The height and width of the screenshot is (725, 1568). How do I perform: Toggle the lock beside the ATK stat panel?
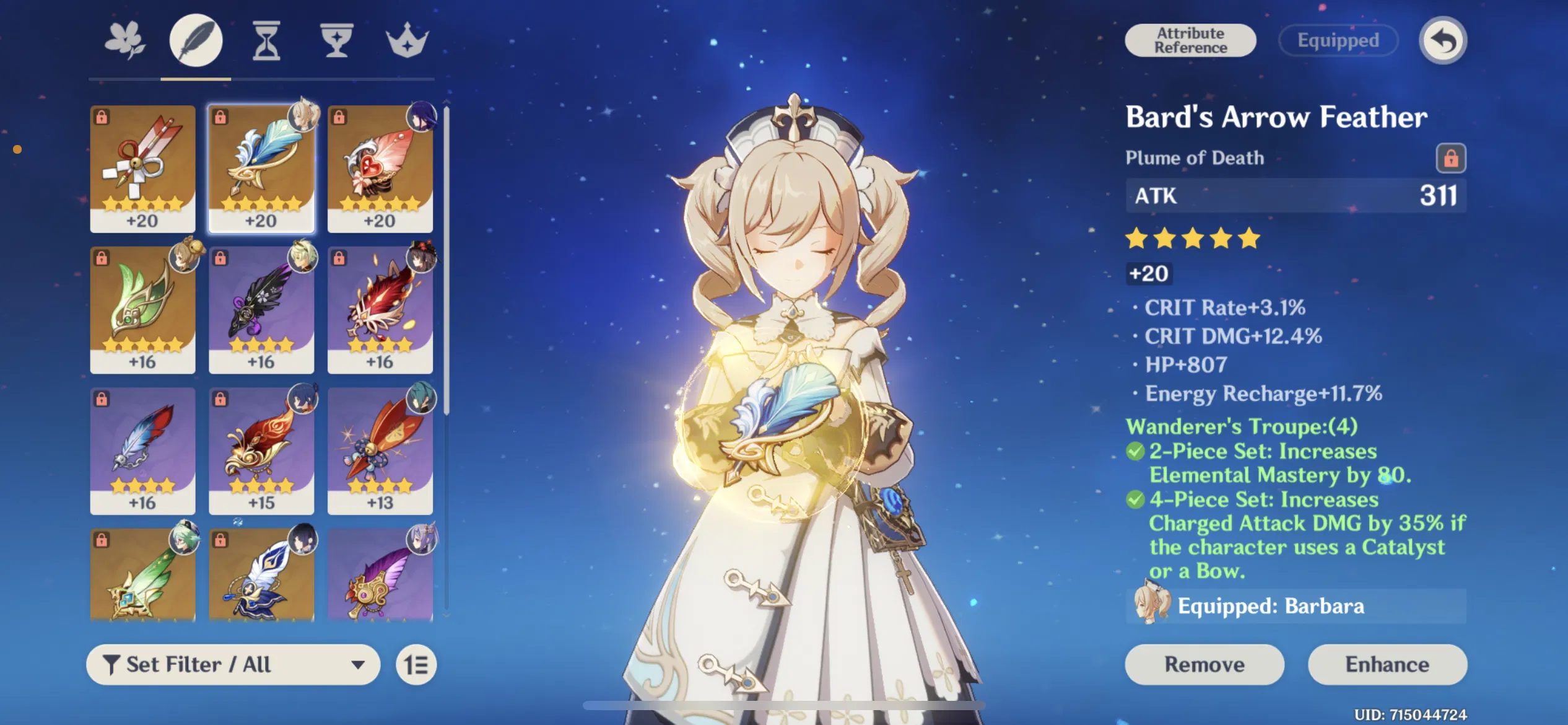coord(1452,158)
